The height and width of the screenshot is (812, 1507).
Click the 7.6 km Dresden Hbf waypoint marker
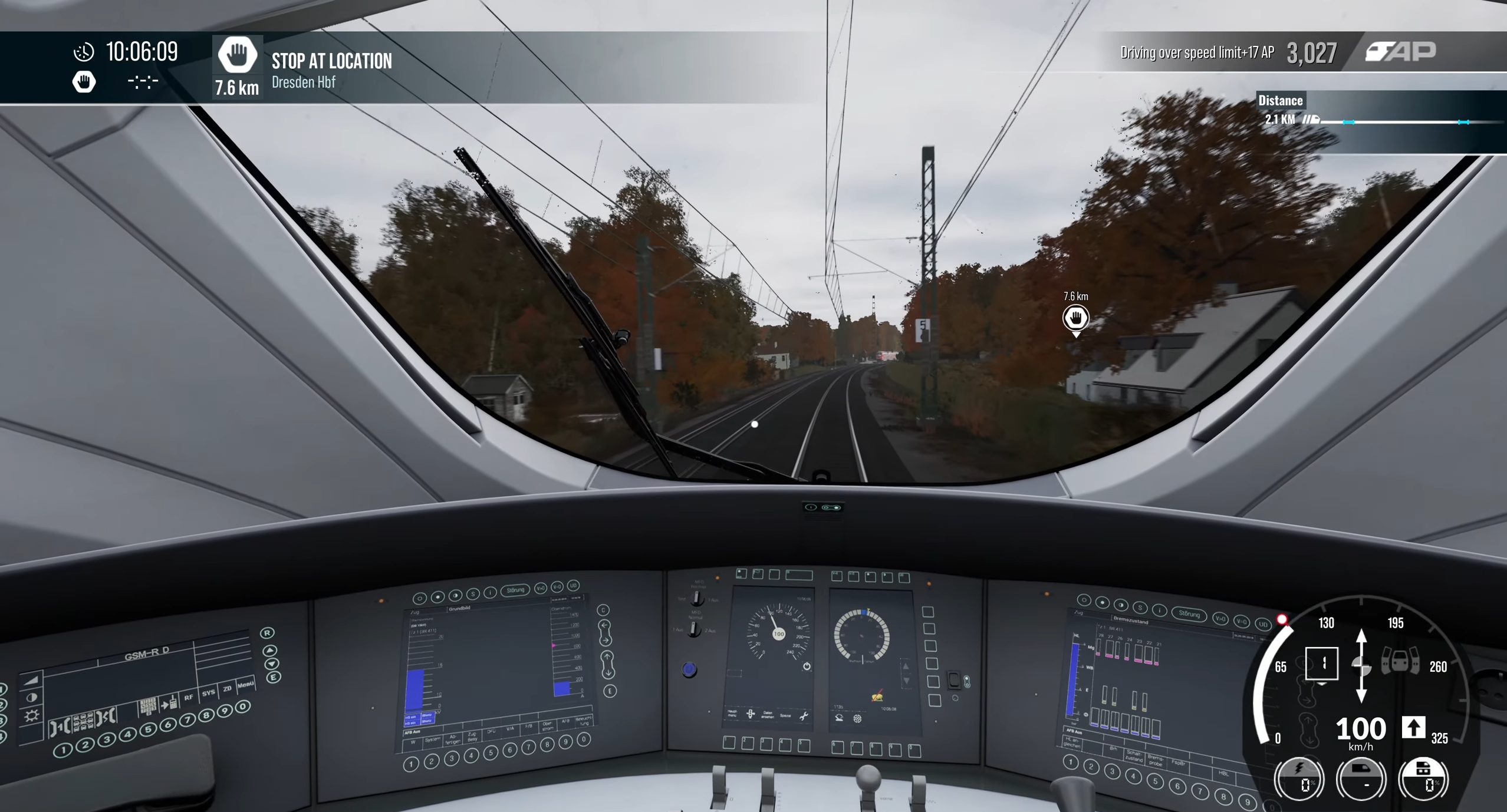(1075, 318)
